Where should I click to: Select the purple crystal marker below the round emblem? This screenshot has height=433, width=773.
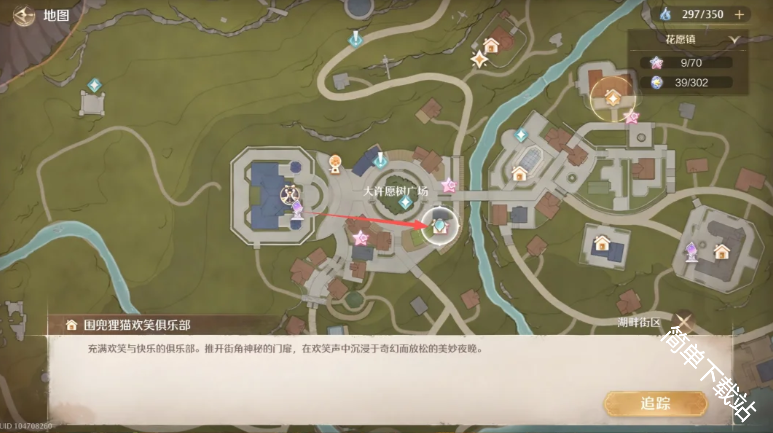pos(297,208)
